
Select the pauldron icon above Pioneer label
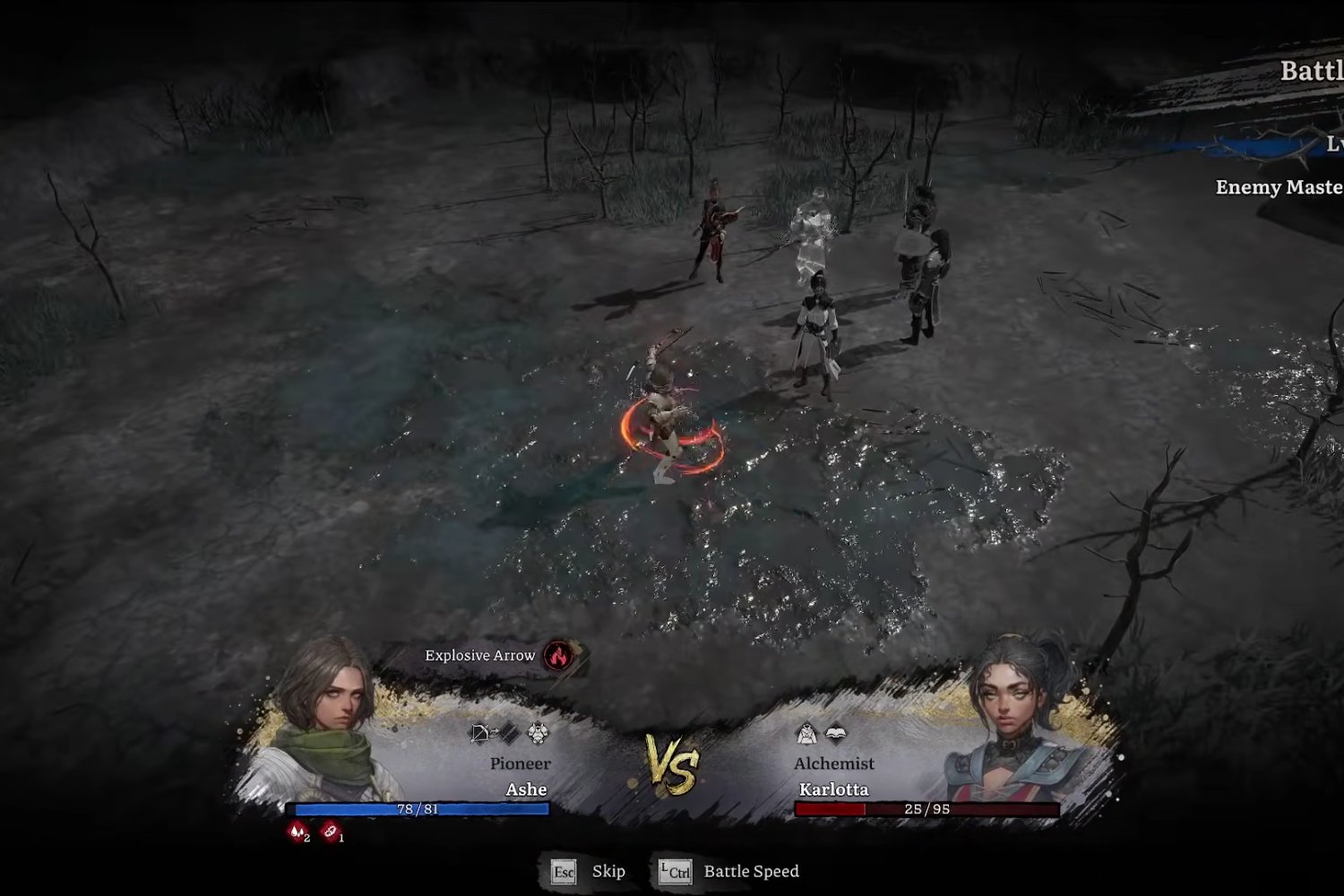click(x=536, y=733)
